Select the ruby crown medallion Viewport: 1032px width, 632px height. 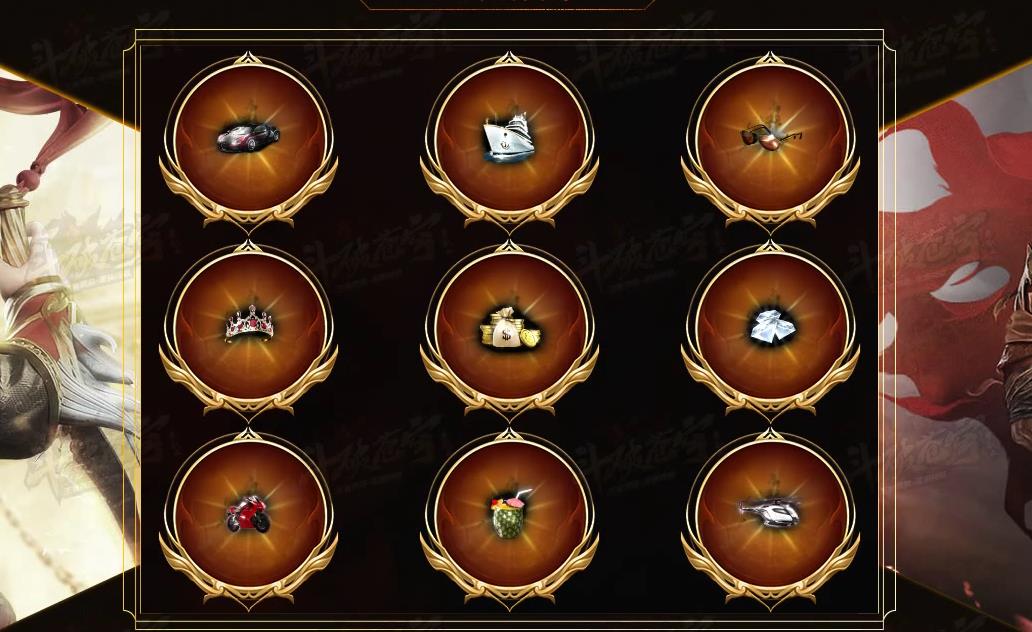(x=248, y=326)
